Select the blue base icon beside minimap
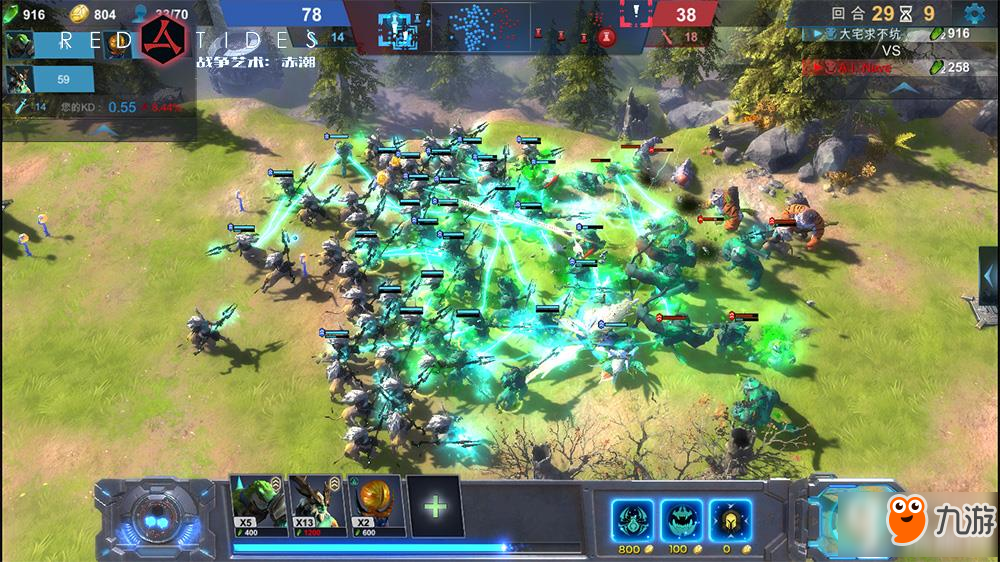 point(396,27)
